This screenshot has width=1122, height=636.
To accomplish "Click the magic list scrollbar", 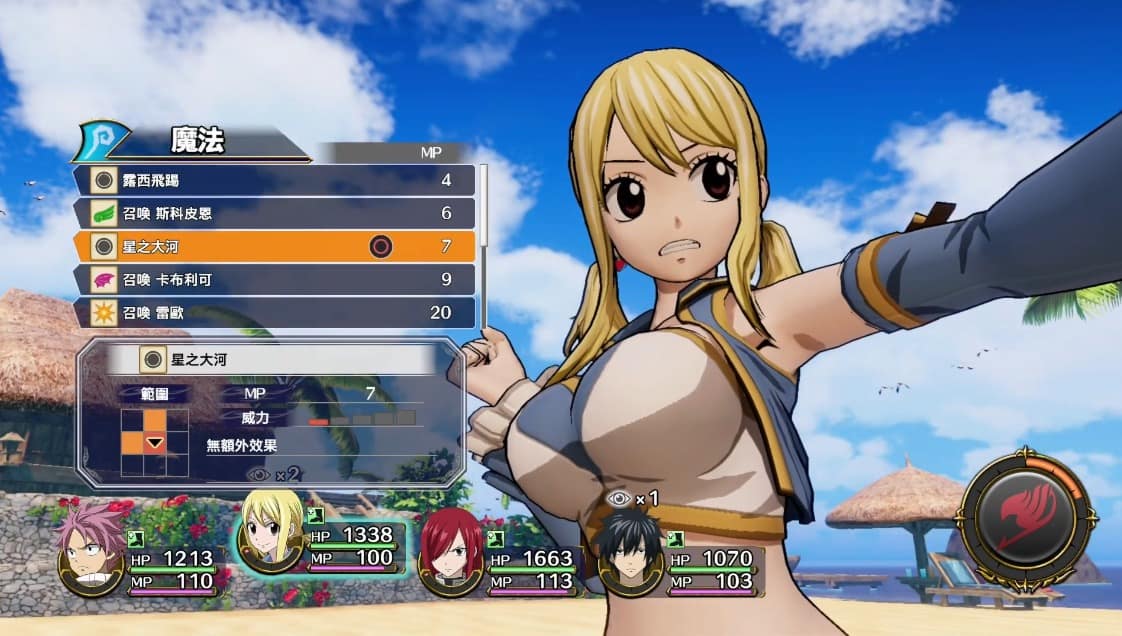I will point(485,246).
